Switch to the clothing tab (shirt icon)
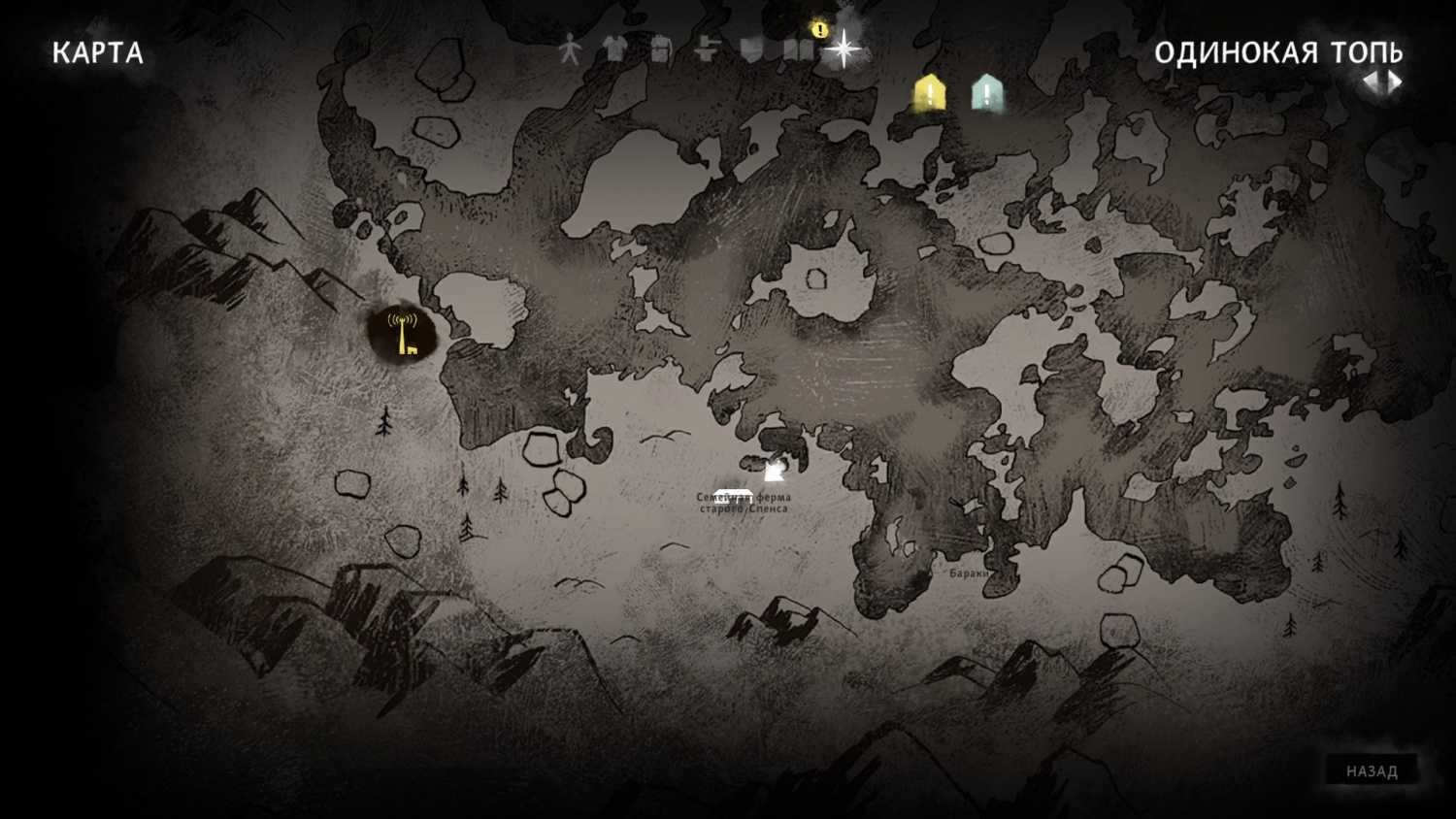This screenshot has width=1456, height=819. (614, 49)
